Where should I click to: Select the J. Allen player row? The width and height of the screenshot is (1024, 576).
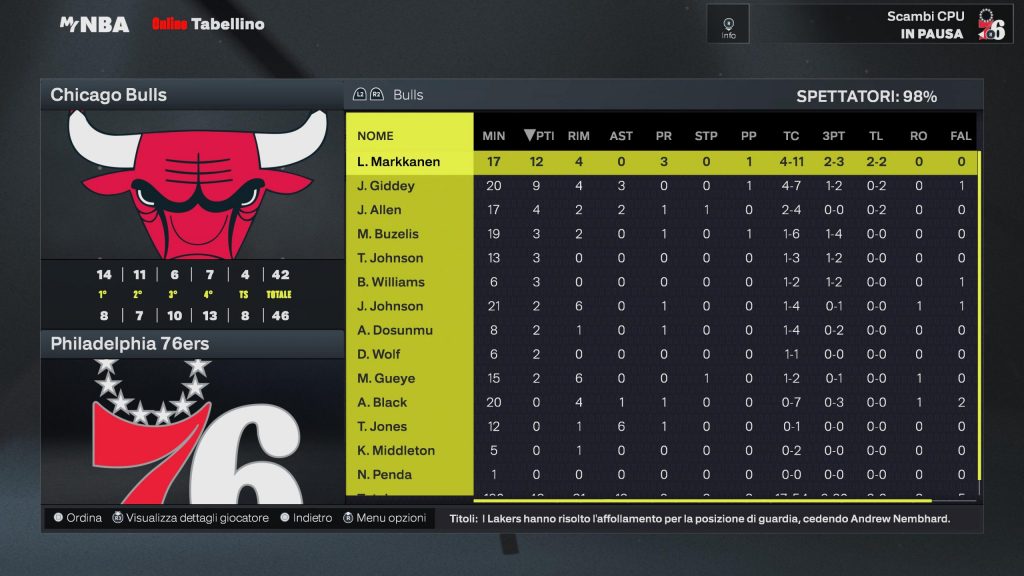click(380, 210)
